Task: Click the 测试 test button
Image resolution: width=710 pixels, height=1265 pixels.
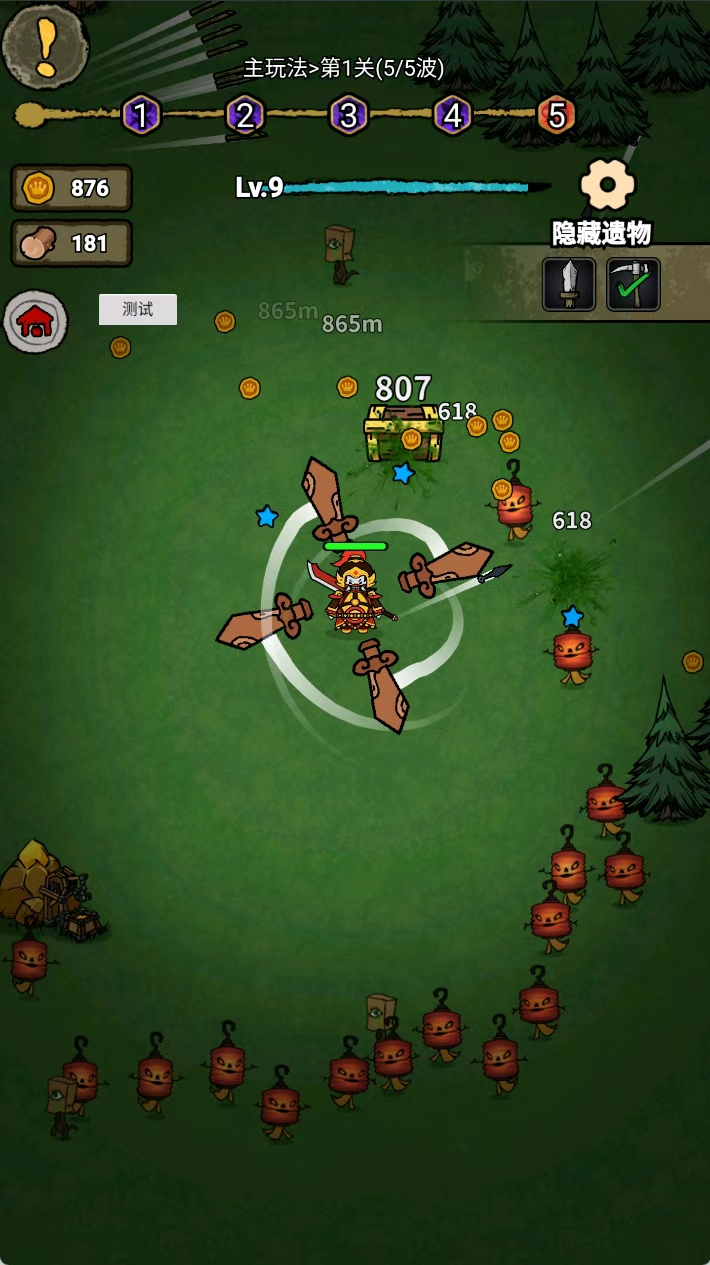Action: 138,309
